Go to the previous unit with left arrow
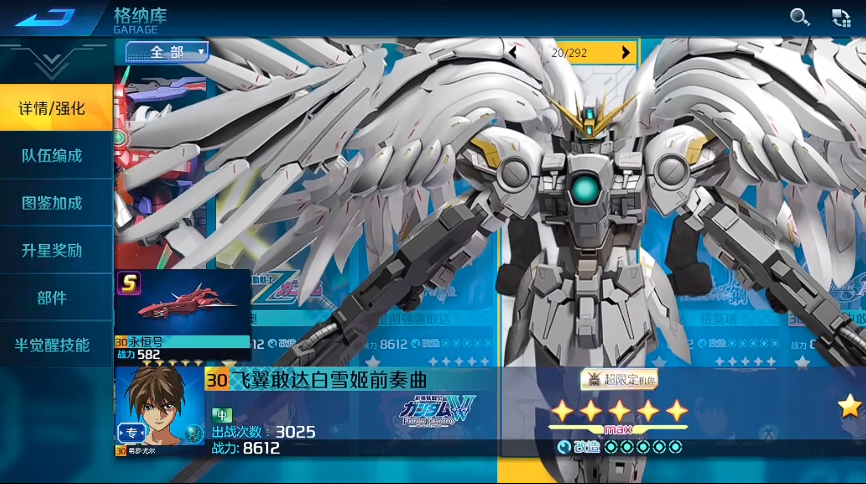This screenshot has width=866, height=484. (513, 52)
